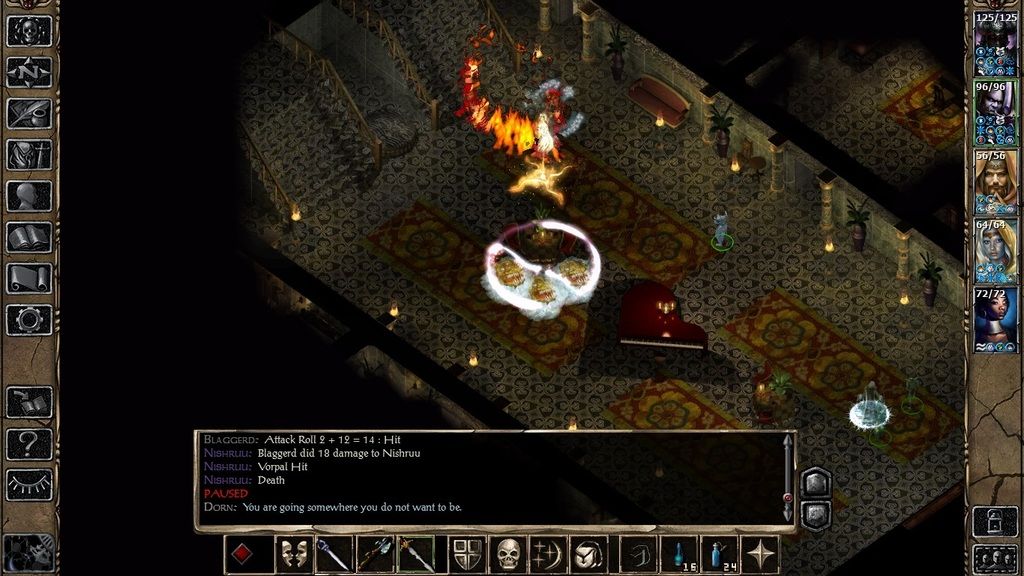The image size is (1024, 576).
Task: Equip the axe weapon slot
Action: tap(374, 554)
